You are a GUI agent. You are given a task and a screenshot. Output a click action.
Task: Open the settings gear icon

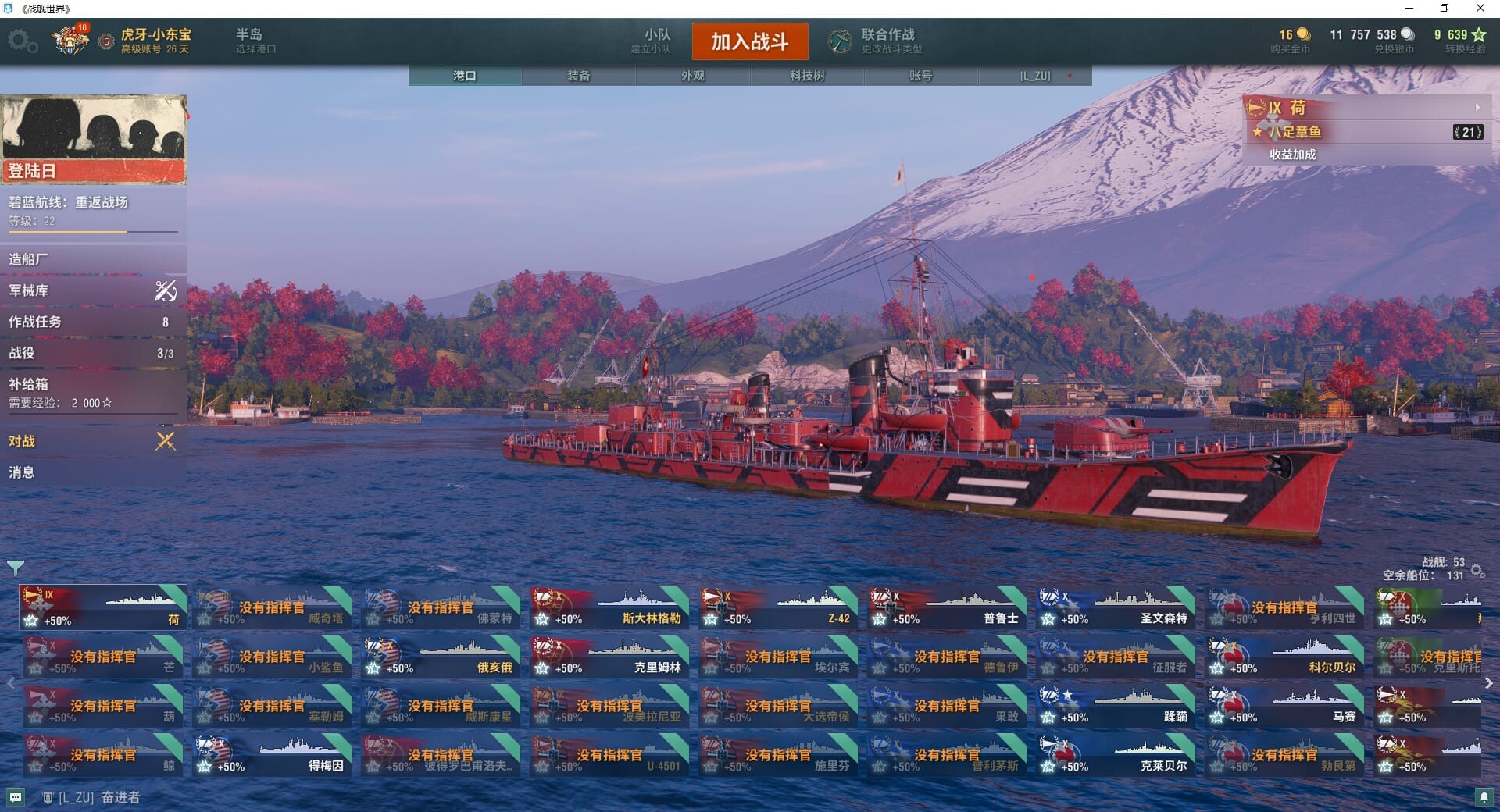click(22, 41)
